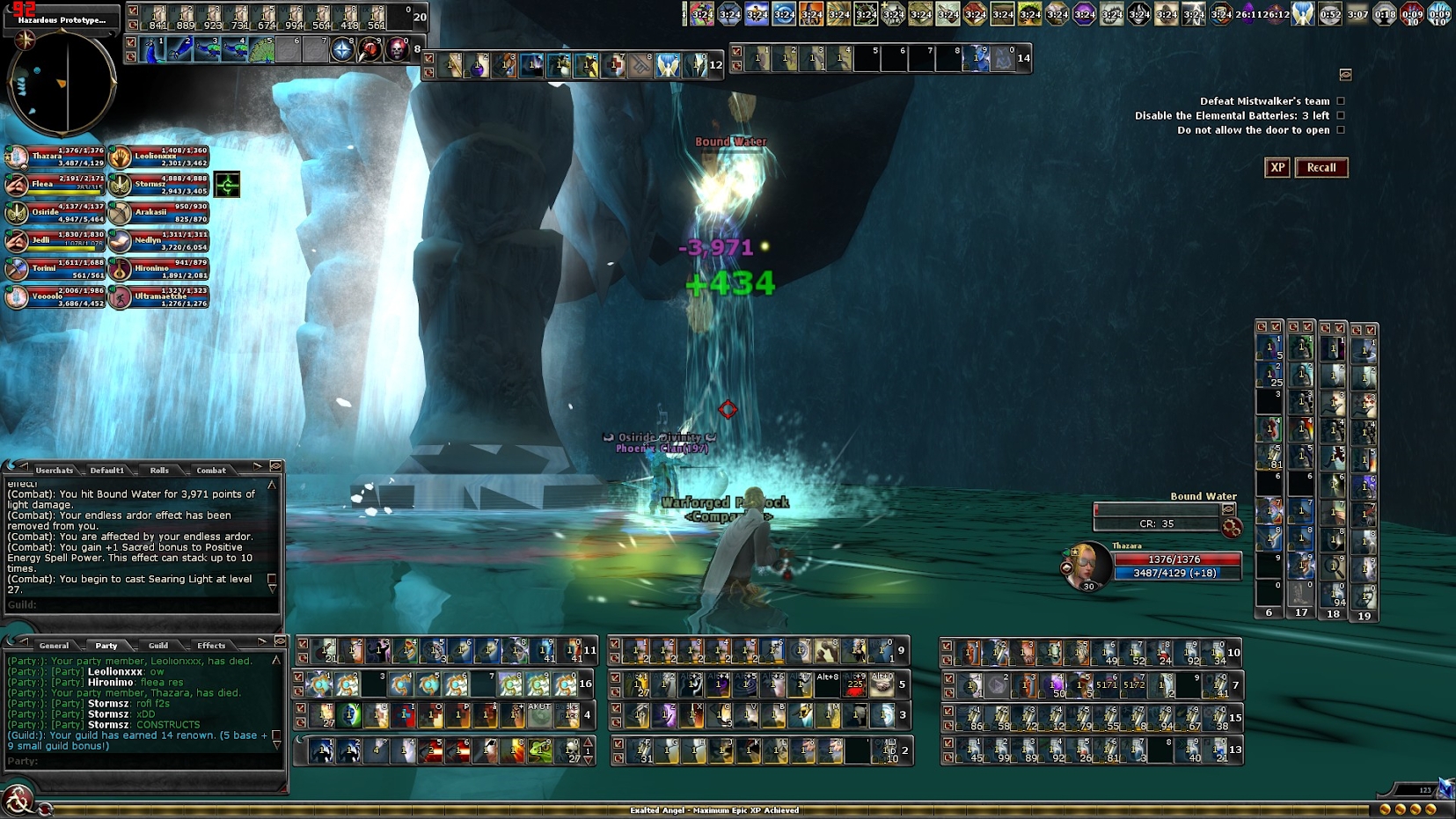Click the XP button
Screen dimensions: 1456x819
tap(1277, 167)
